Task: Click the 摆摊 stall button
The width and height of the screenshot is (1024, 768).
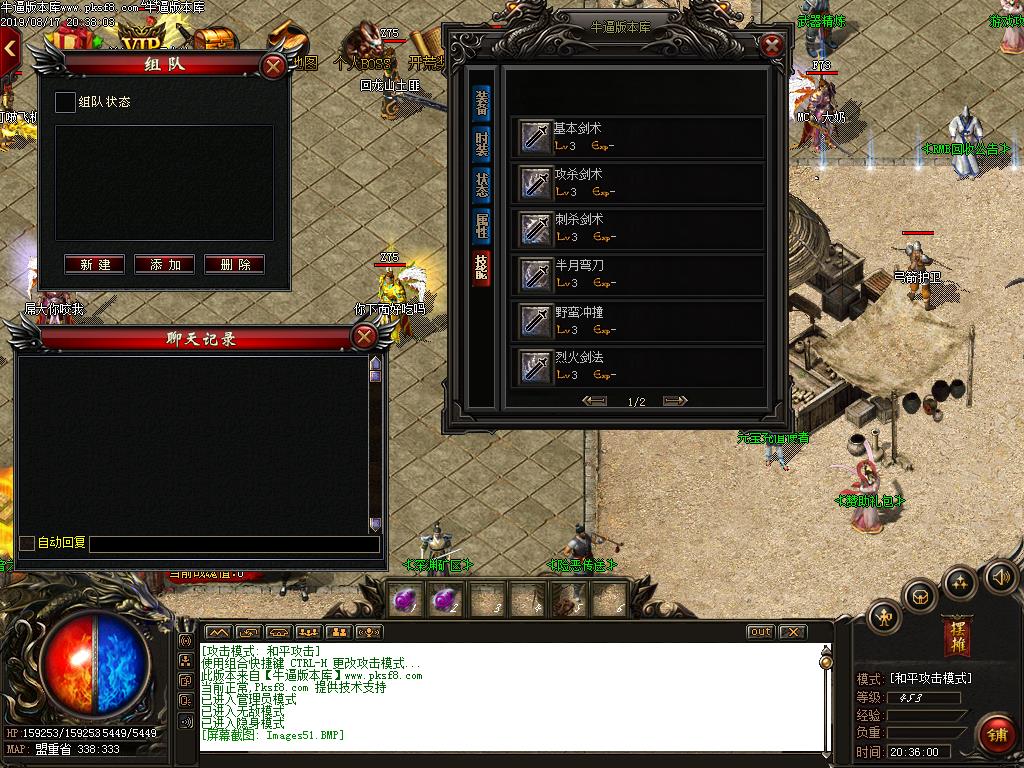Action: point(956,637)
